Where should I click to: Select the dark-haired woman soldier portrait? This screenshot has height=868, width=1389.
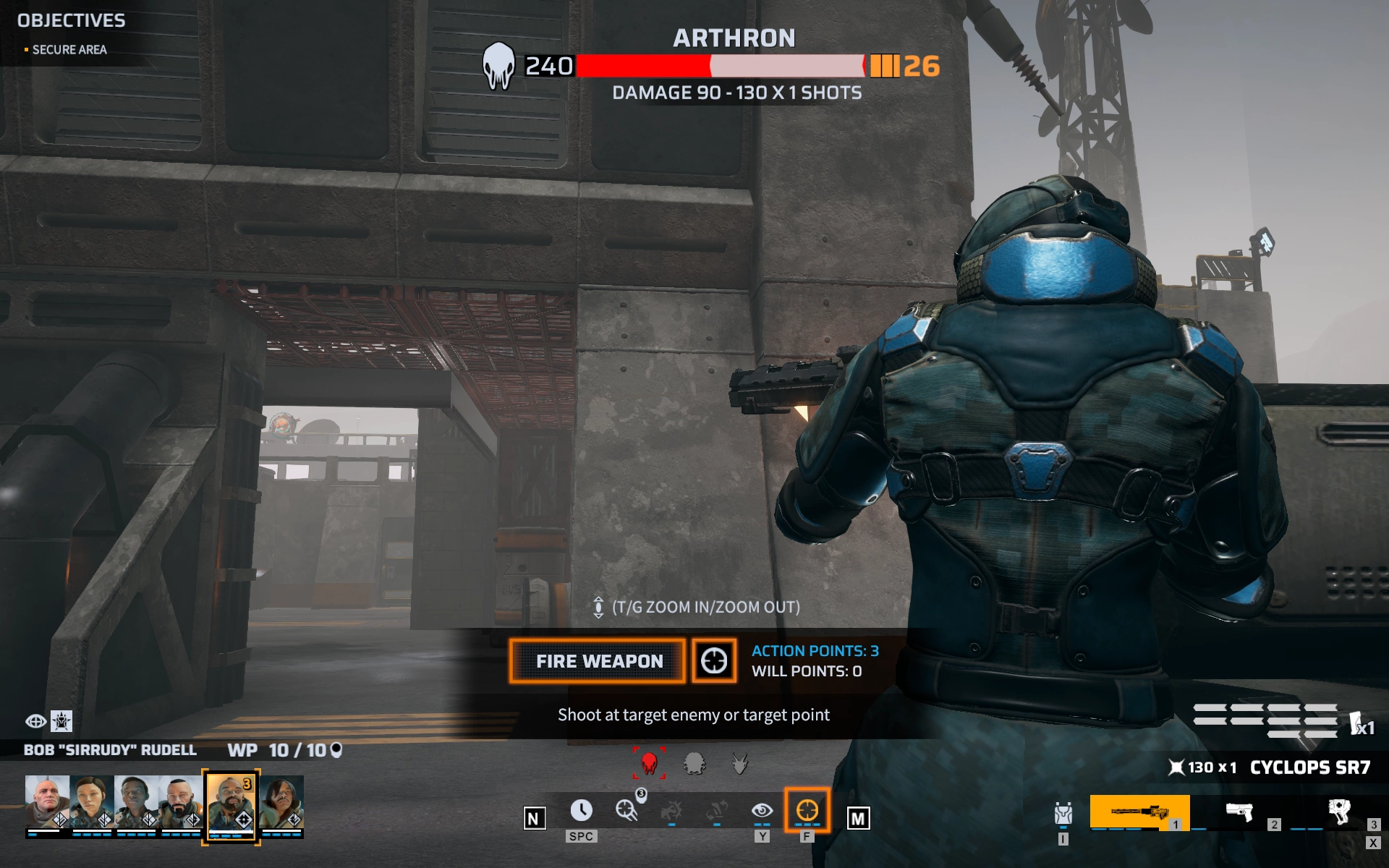[x=92, y=803]
